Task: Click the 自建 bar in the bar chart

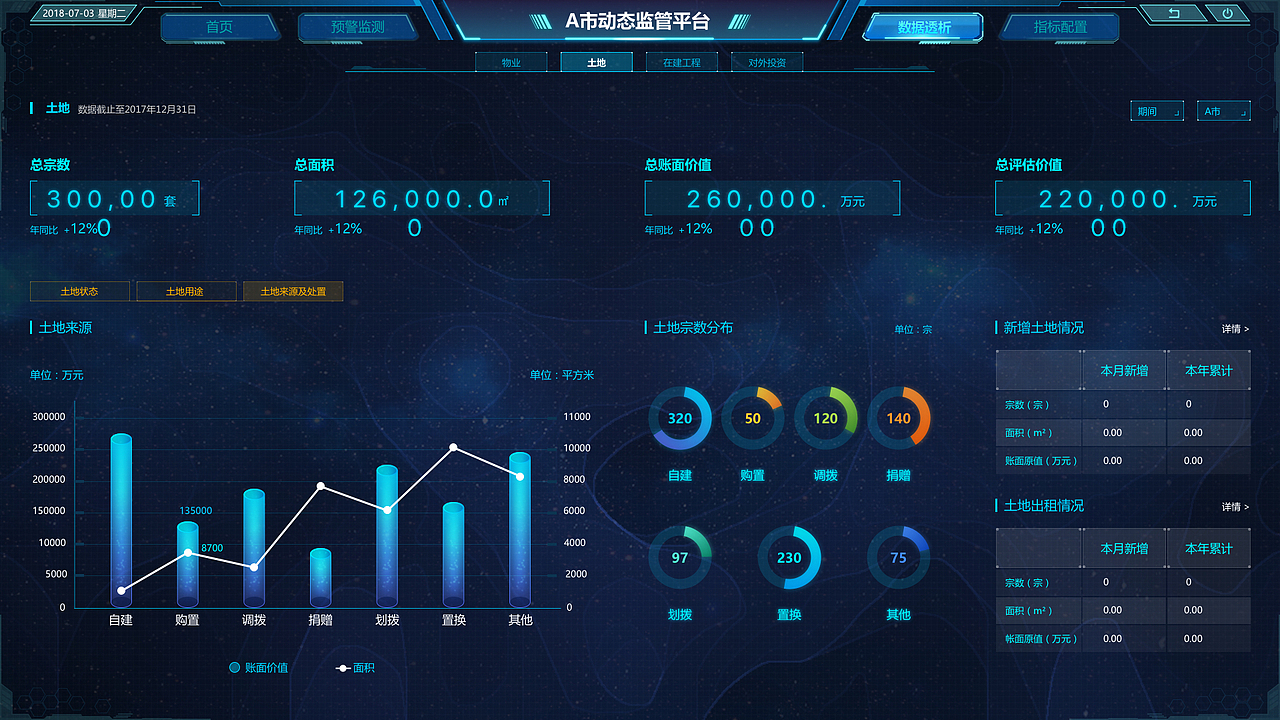Action: pyautogui.click(x=120, y=520)
